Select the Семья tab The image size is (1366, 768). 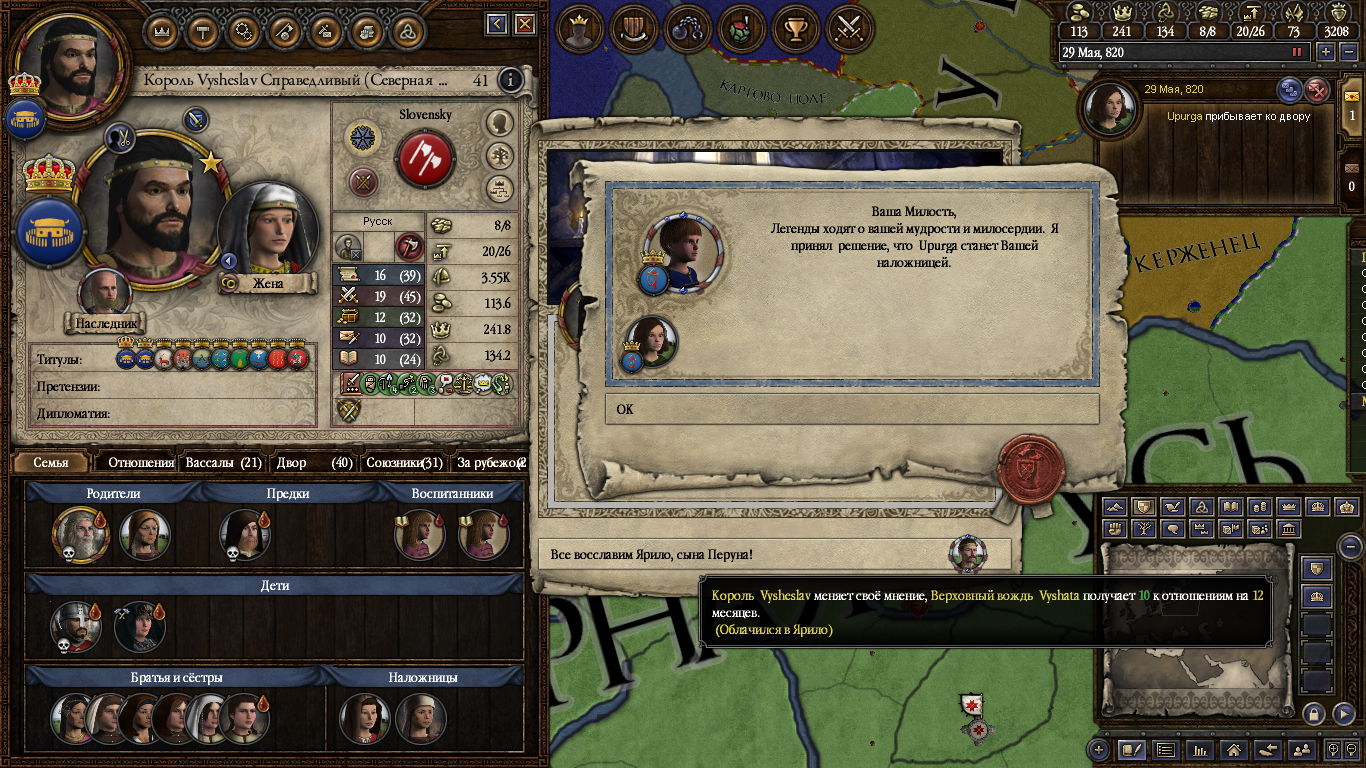coord(51,463)
